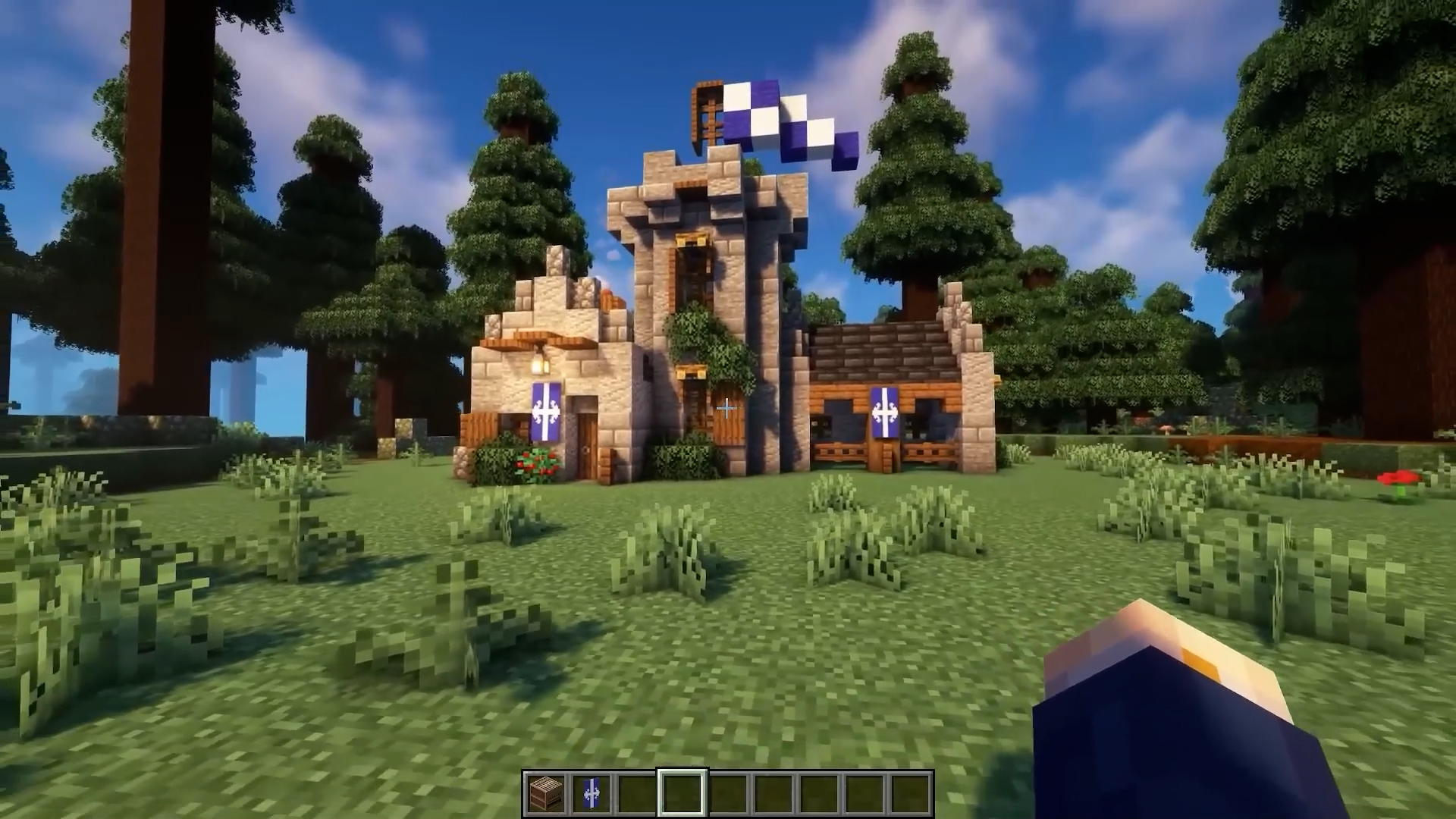Click the blue banner on the right cabin
Screen dimensions: 1456x819
[x=885, y=412]
